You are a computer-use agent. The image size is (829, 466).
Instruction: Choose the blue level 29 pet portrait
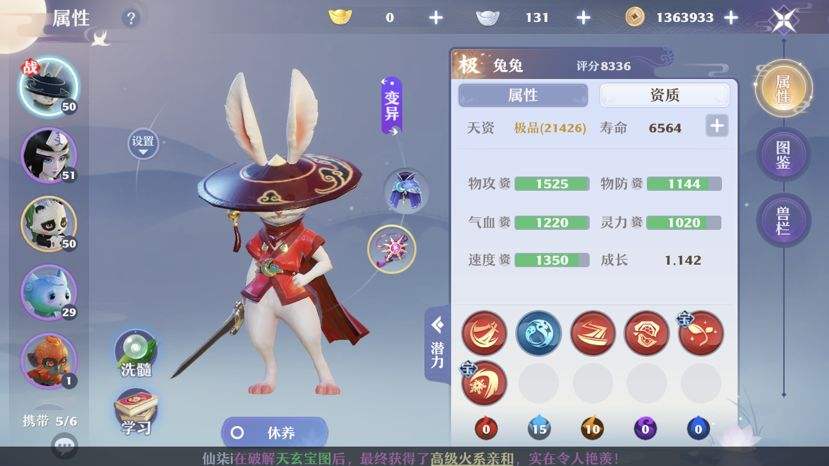pos(49,289)
